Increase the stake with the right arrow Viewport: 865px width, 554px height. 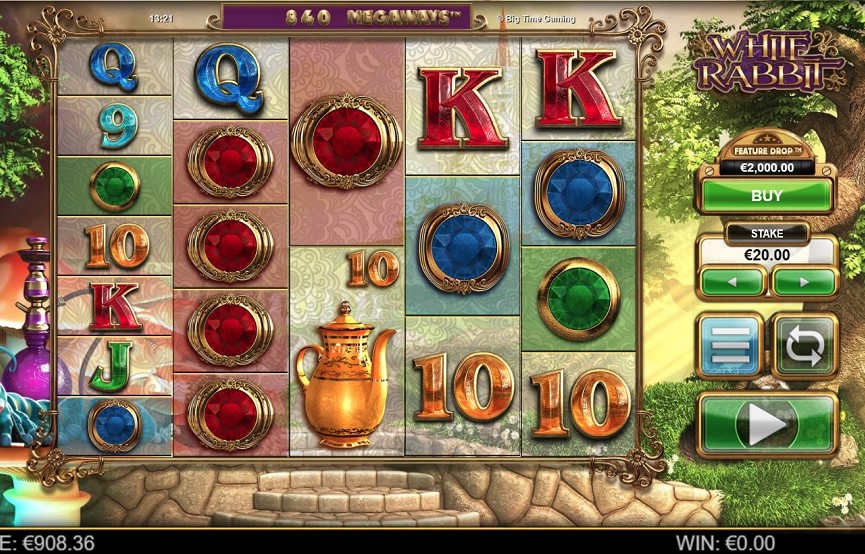[x=803, y=282]
